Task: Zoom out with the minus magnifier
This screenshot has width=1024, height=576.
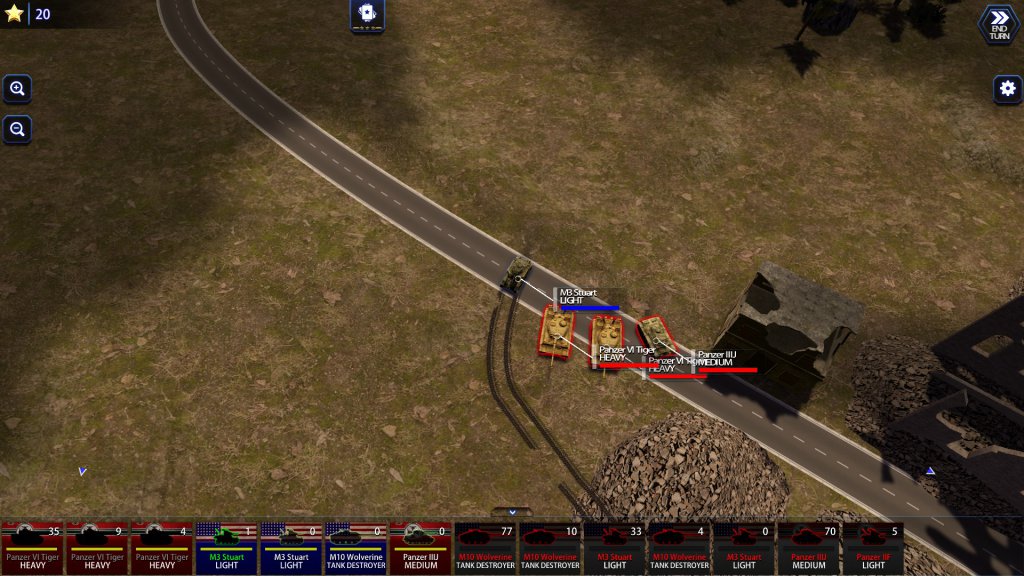Action: [x=17, y=129]
